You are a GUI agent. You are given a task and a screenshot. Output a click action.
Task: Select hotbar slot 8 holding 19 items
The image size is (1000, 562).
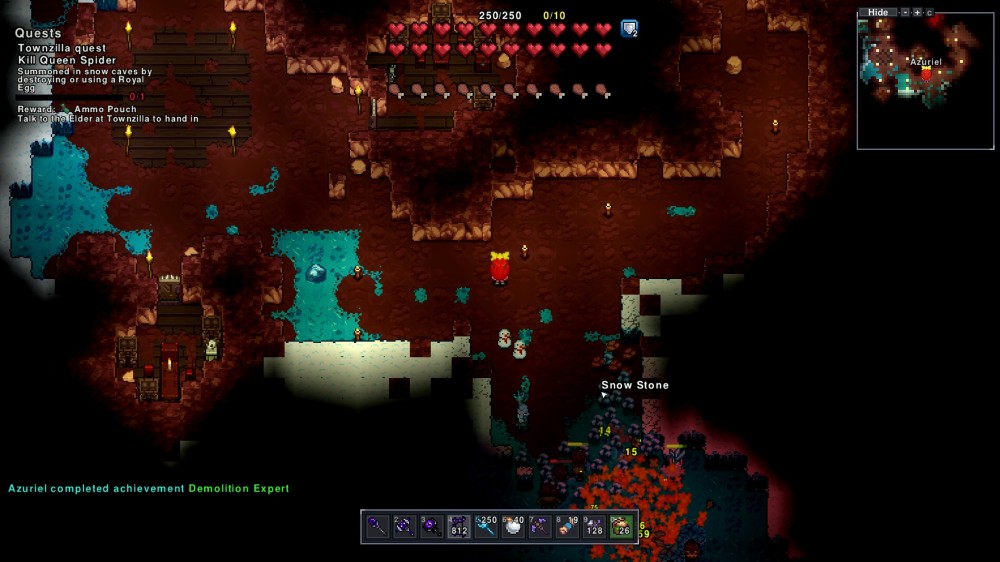point(567,527)
